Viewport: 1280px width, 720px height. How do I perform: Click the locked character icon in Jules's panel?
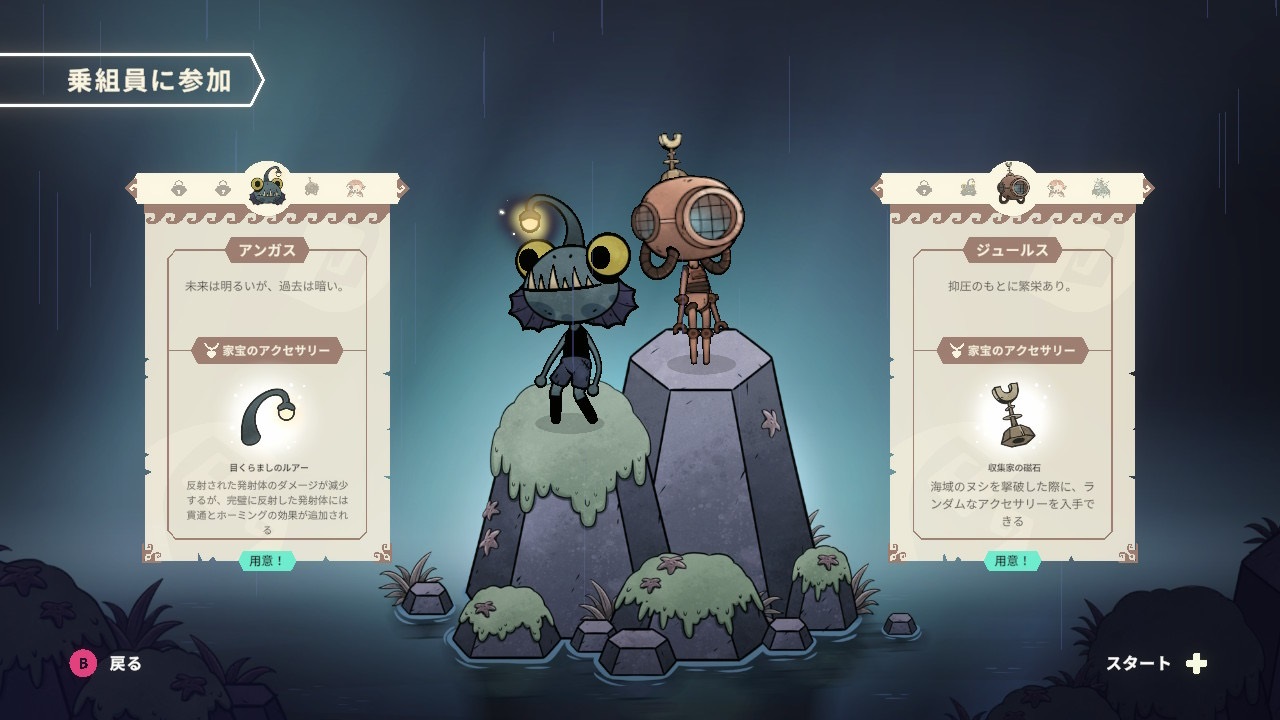pos(924,187)
